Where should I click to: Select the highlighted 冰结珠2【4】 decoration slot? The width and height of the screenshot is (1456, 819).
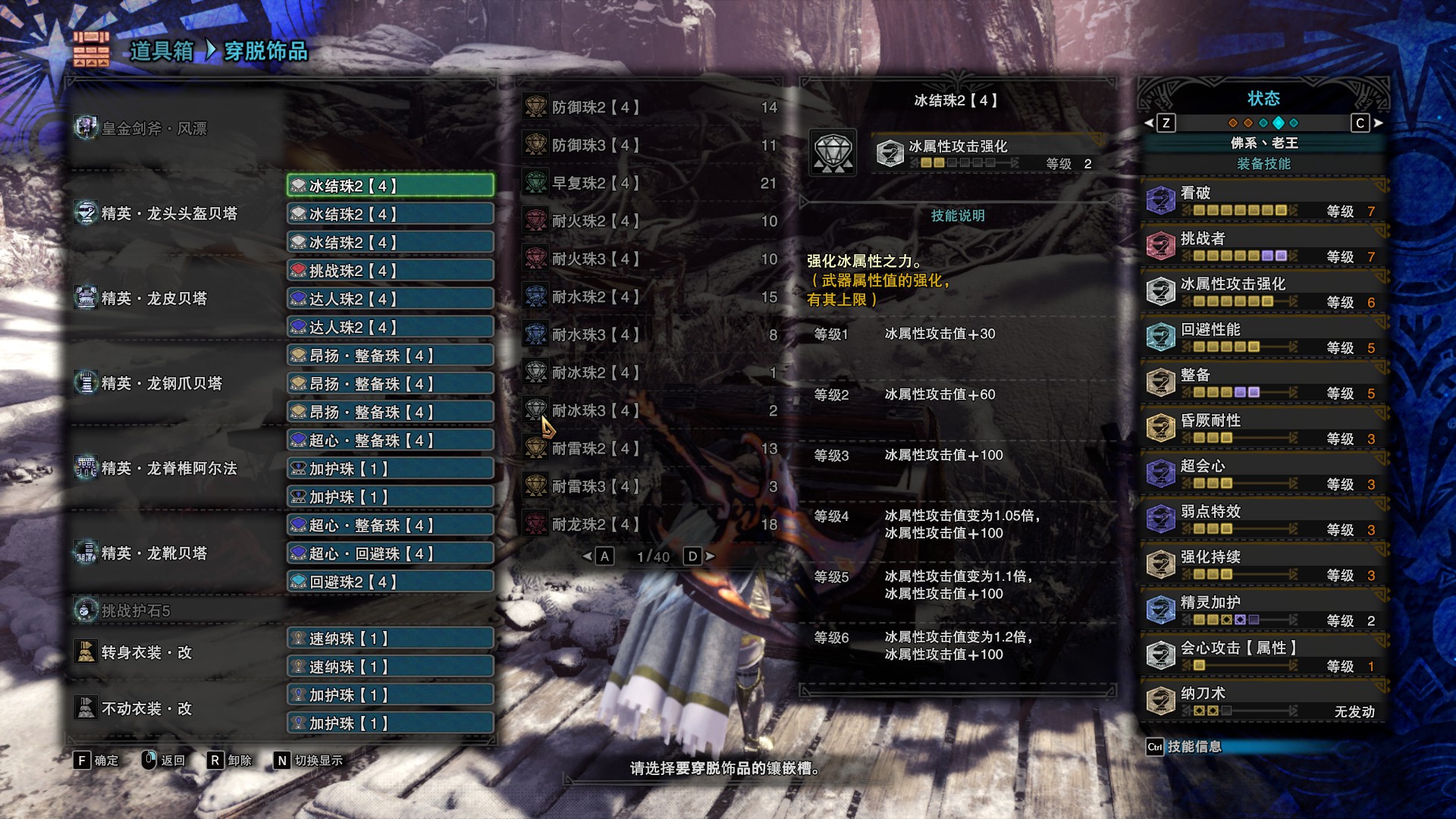391,186
